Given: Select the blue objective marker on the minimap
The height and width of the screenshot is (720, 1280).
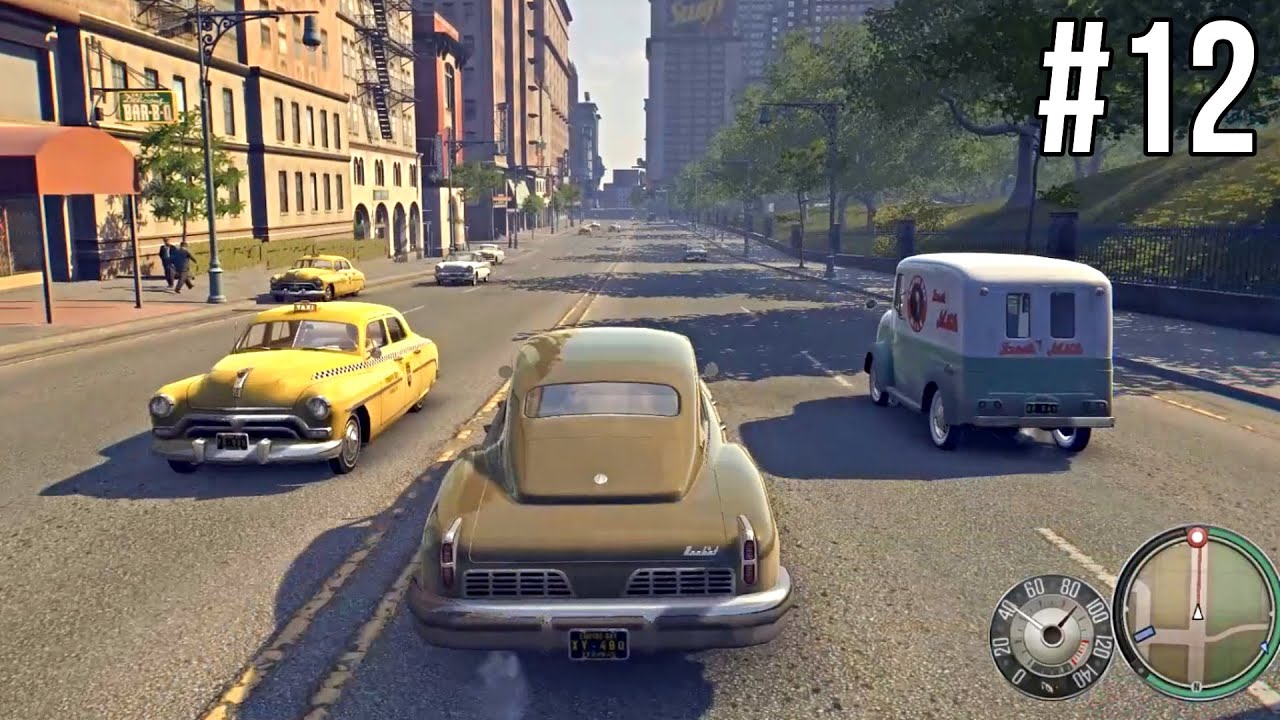Looking at the screenshot, I should click(1144, 633).
